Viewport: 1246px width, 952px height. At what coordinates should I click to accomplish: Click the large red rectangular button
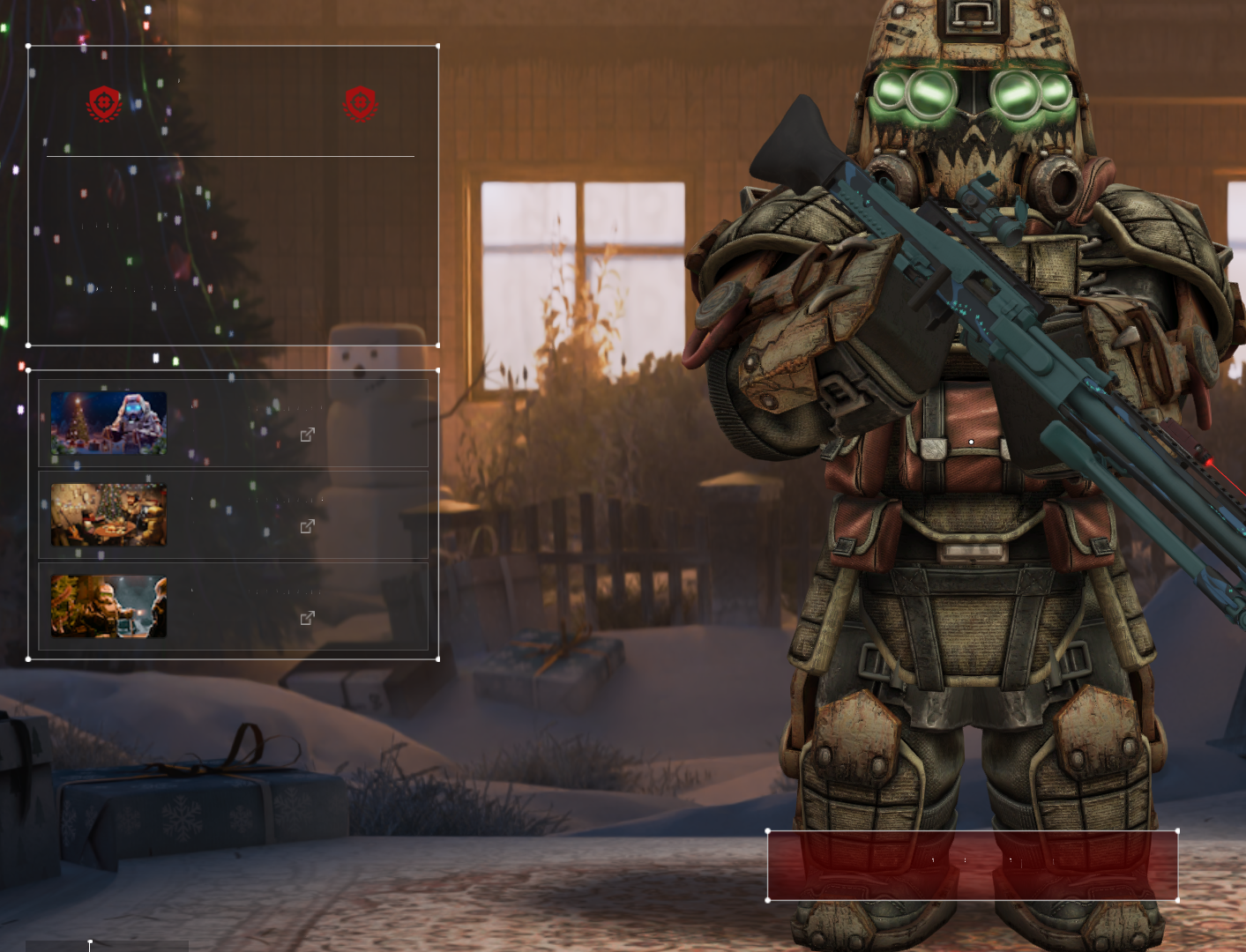point(972,865)
